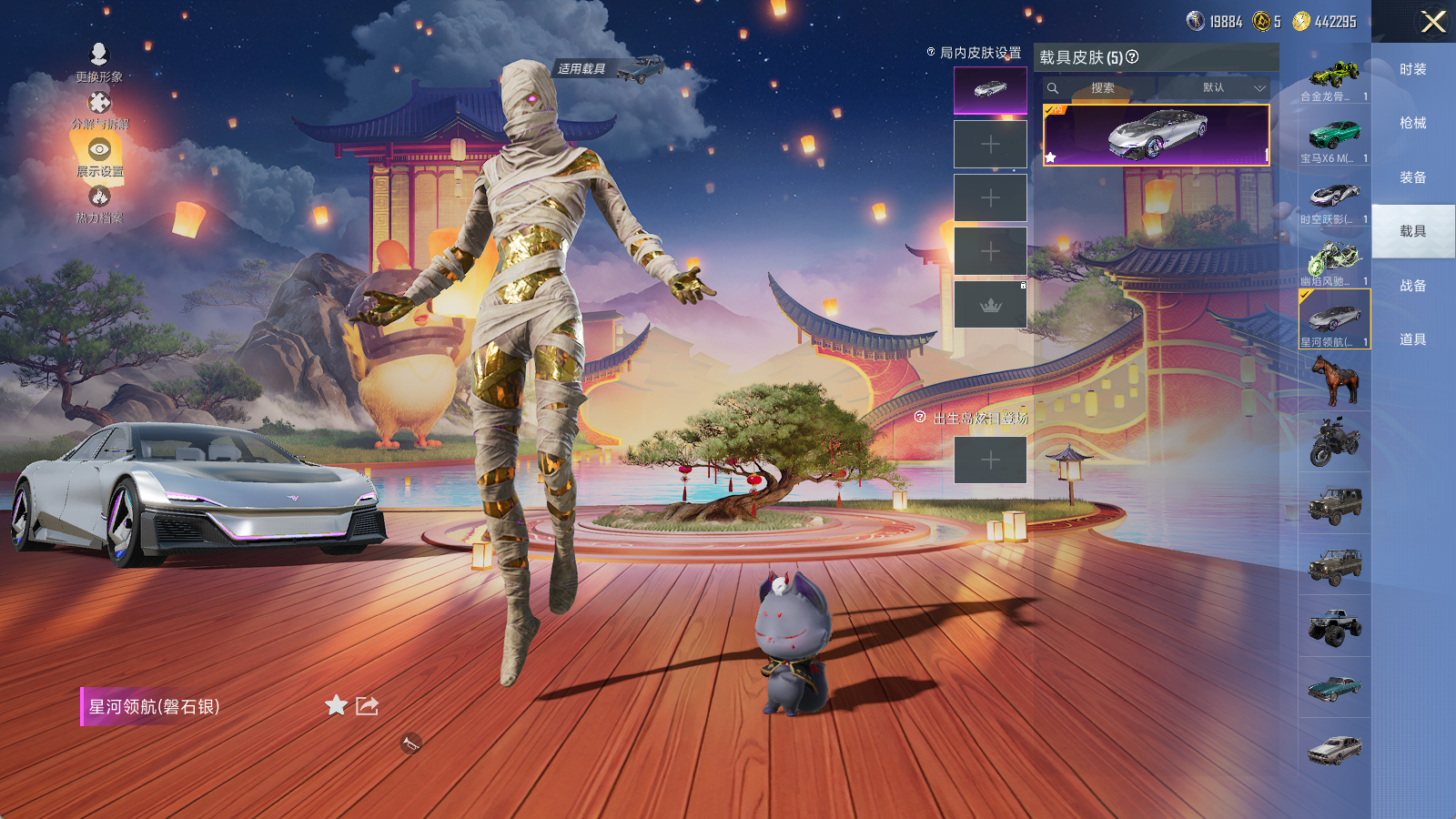Close the vehicle skin screen

point(1433,22)
